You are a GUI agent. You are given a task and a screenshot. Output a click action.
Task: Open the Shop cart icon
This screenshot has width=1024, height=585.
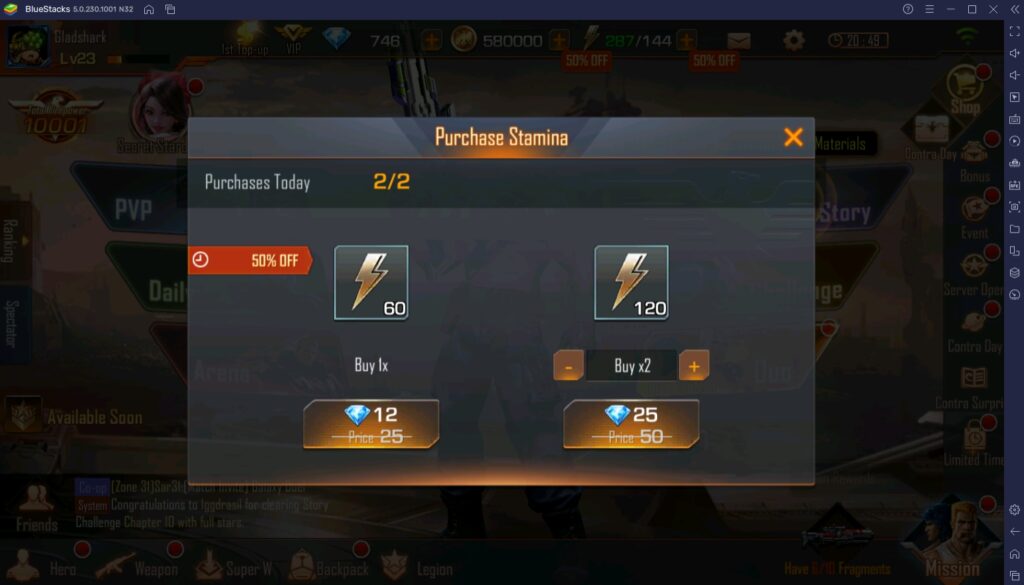[x=965, y=85]
